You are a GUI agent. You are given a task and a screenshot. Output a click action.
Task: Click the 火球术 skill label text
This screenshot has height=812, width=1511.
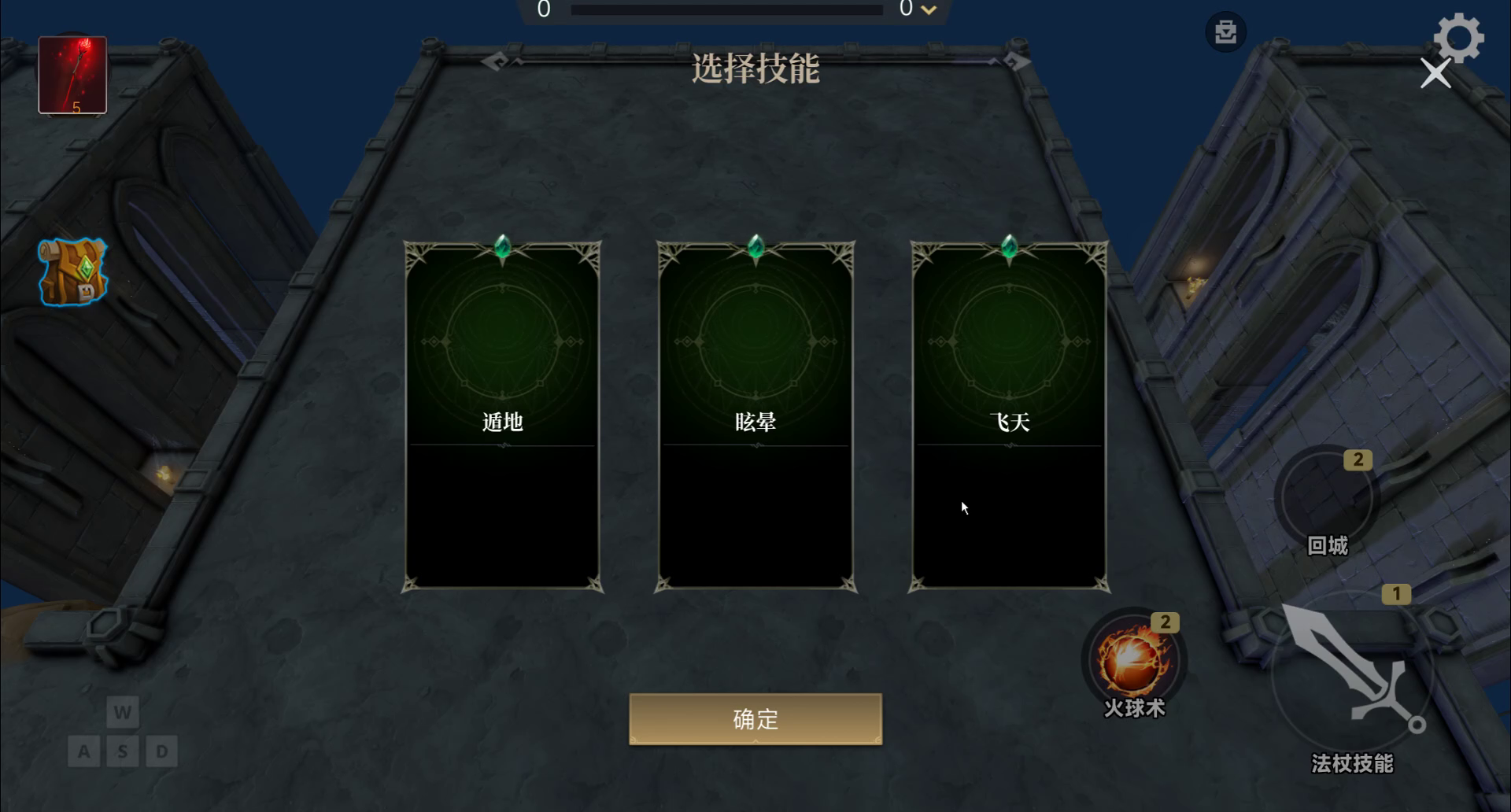[x=1133, y=709]
